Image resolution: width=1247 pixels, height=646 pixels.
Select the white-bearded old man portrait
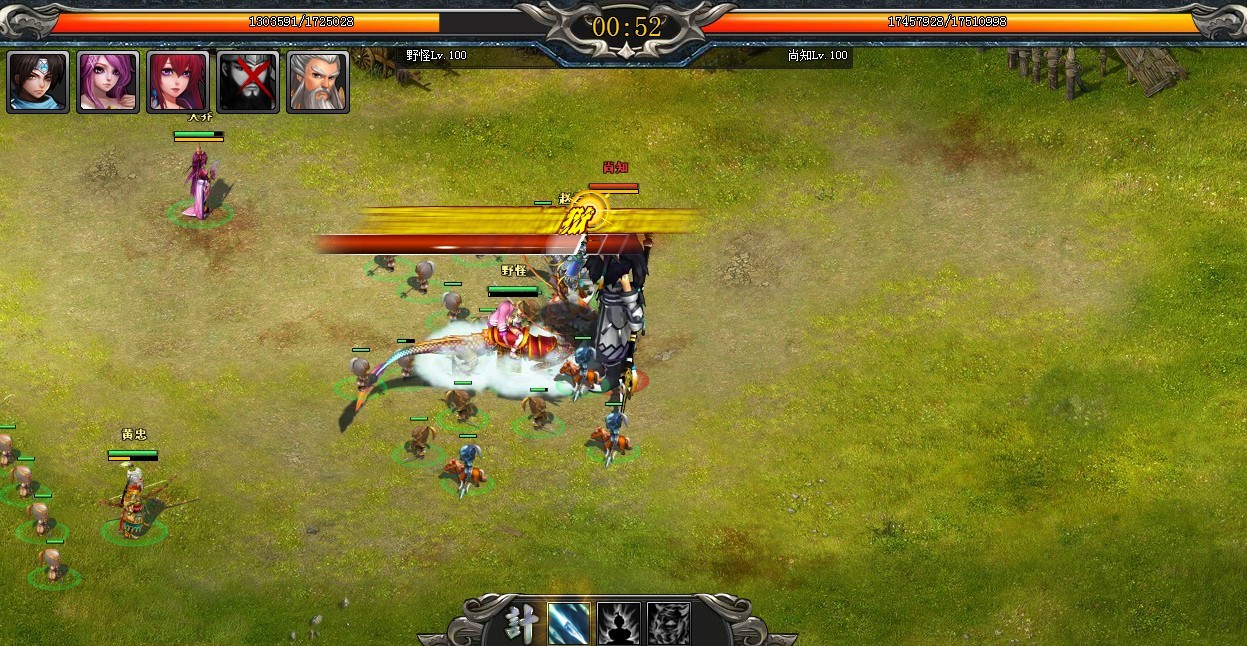point(318,82)
